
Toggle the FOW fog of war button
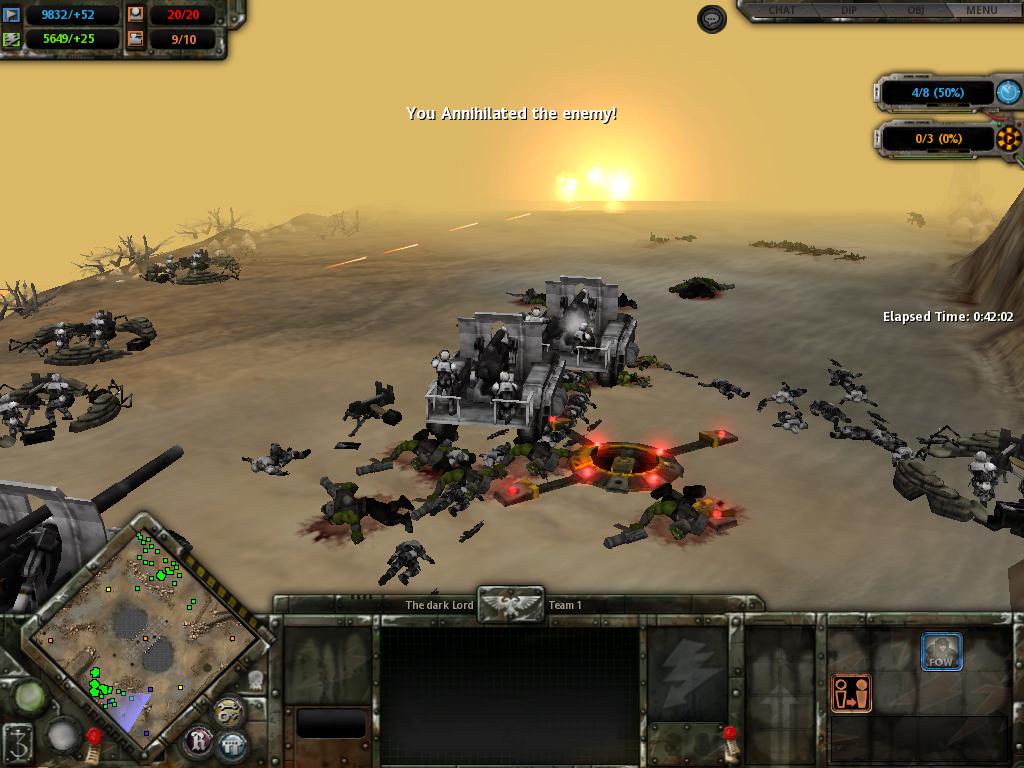[x=941, y=652]
